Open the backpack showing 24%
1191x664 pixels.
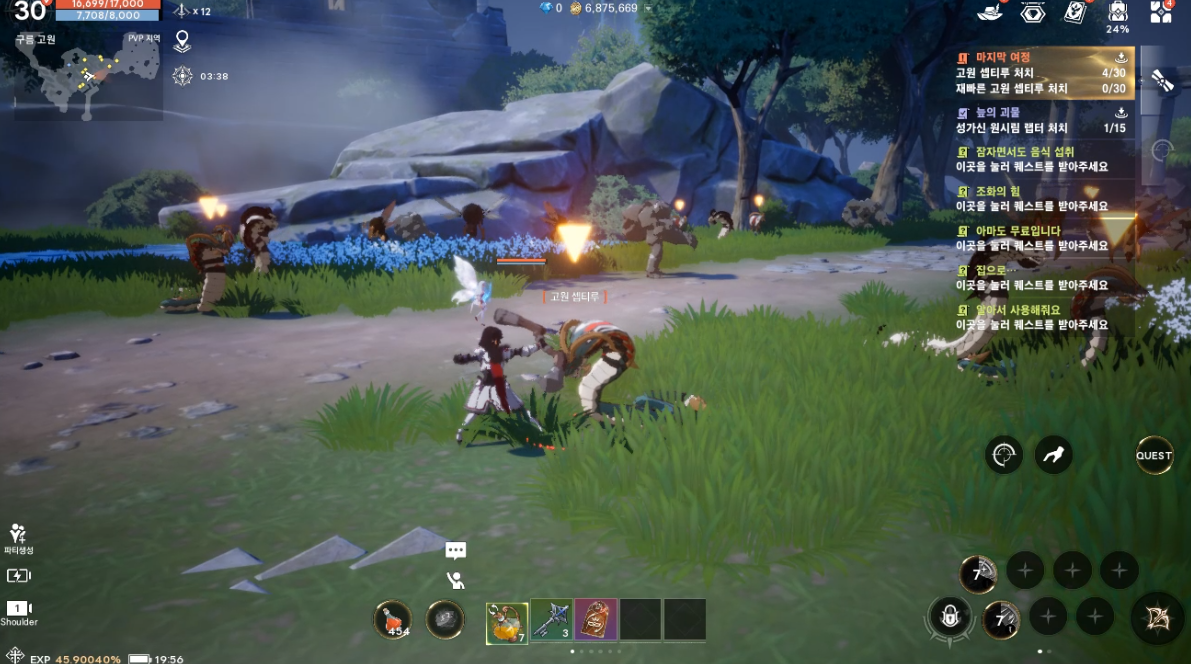[x=1118, y=12]
